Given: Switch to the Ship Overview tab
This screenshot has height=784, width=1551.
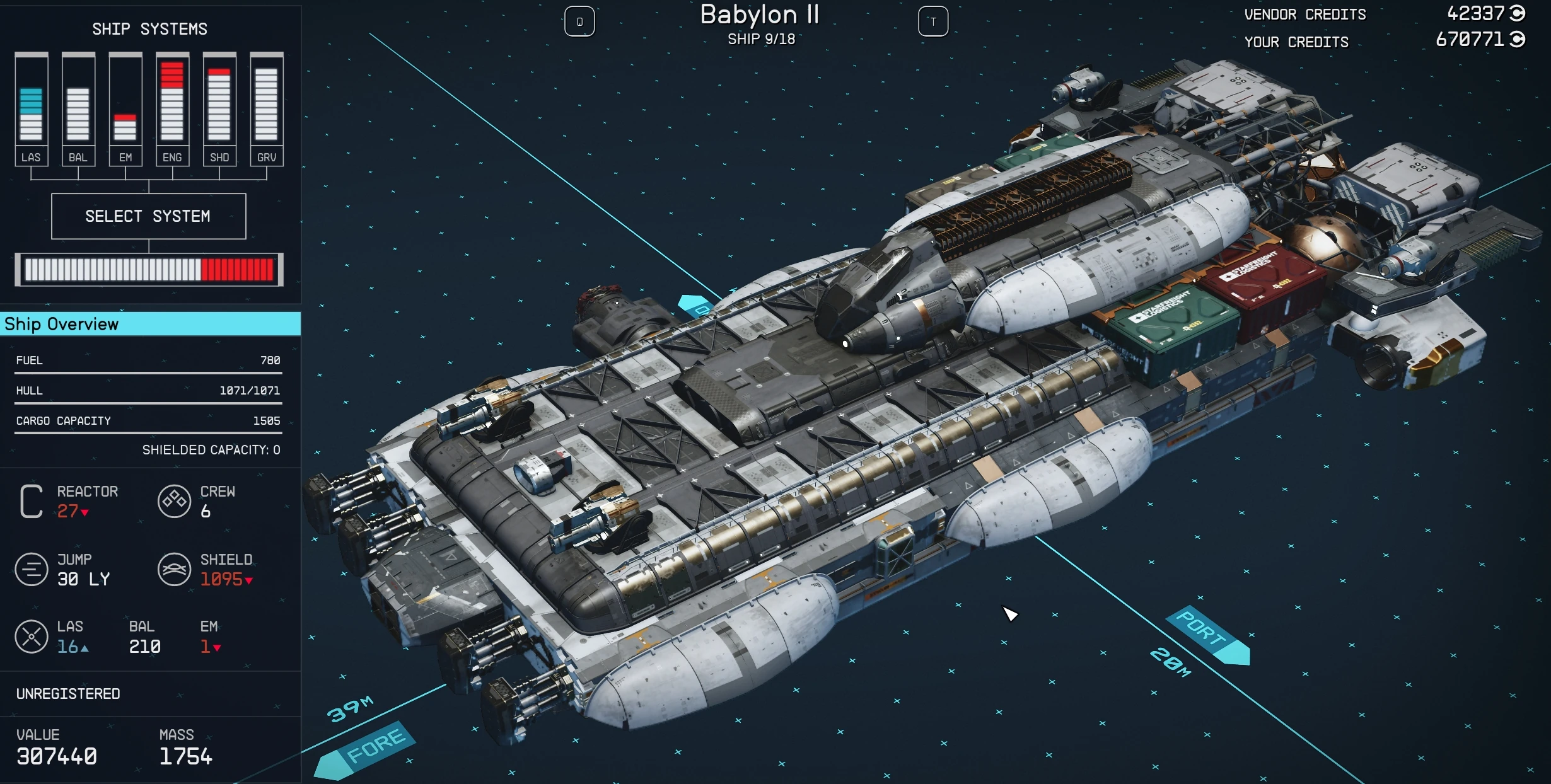Looking at the screenshot, I should click(61, 324).
